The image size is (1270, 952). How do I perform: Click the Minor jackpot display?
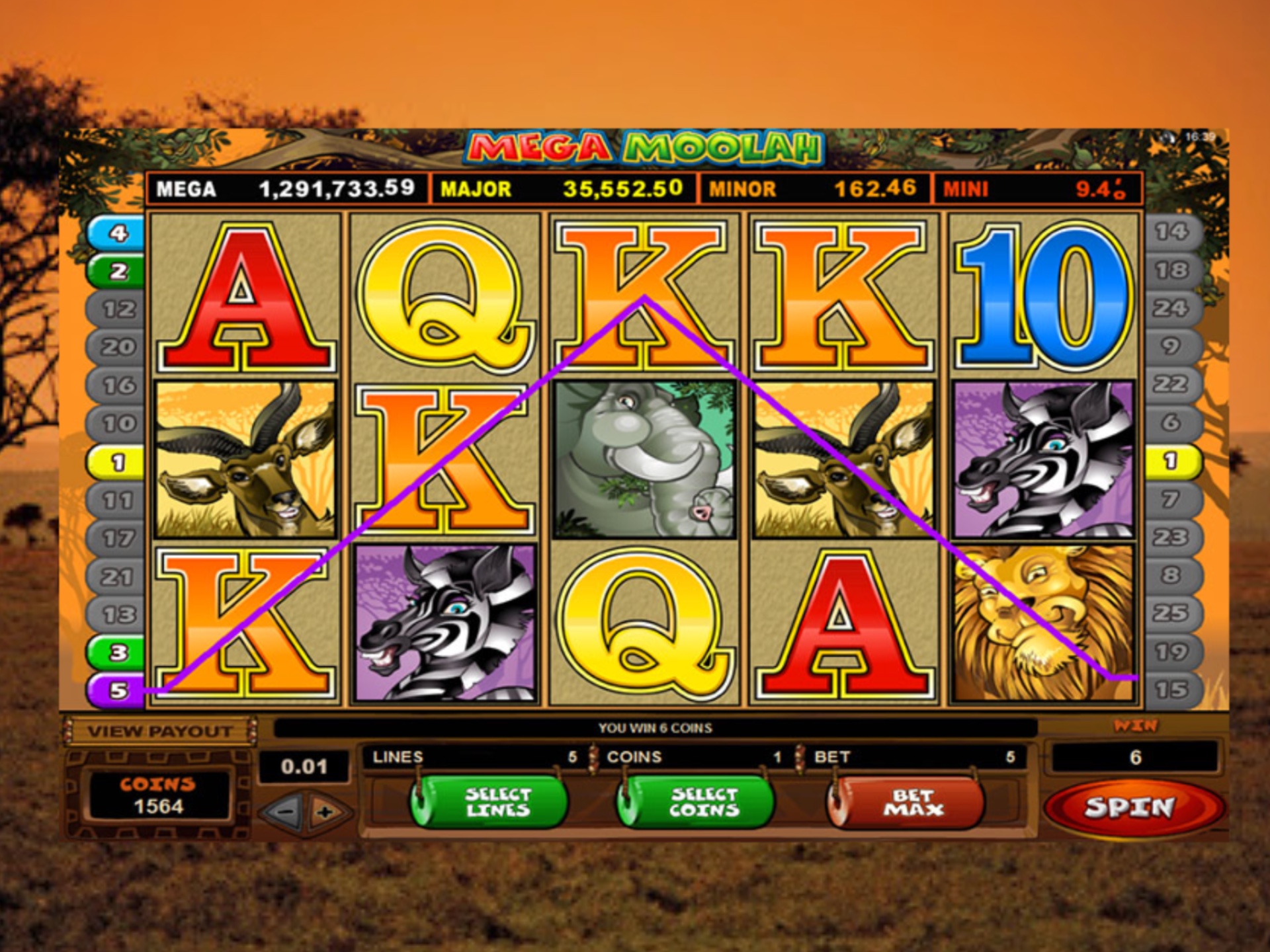814,188
